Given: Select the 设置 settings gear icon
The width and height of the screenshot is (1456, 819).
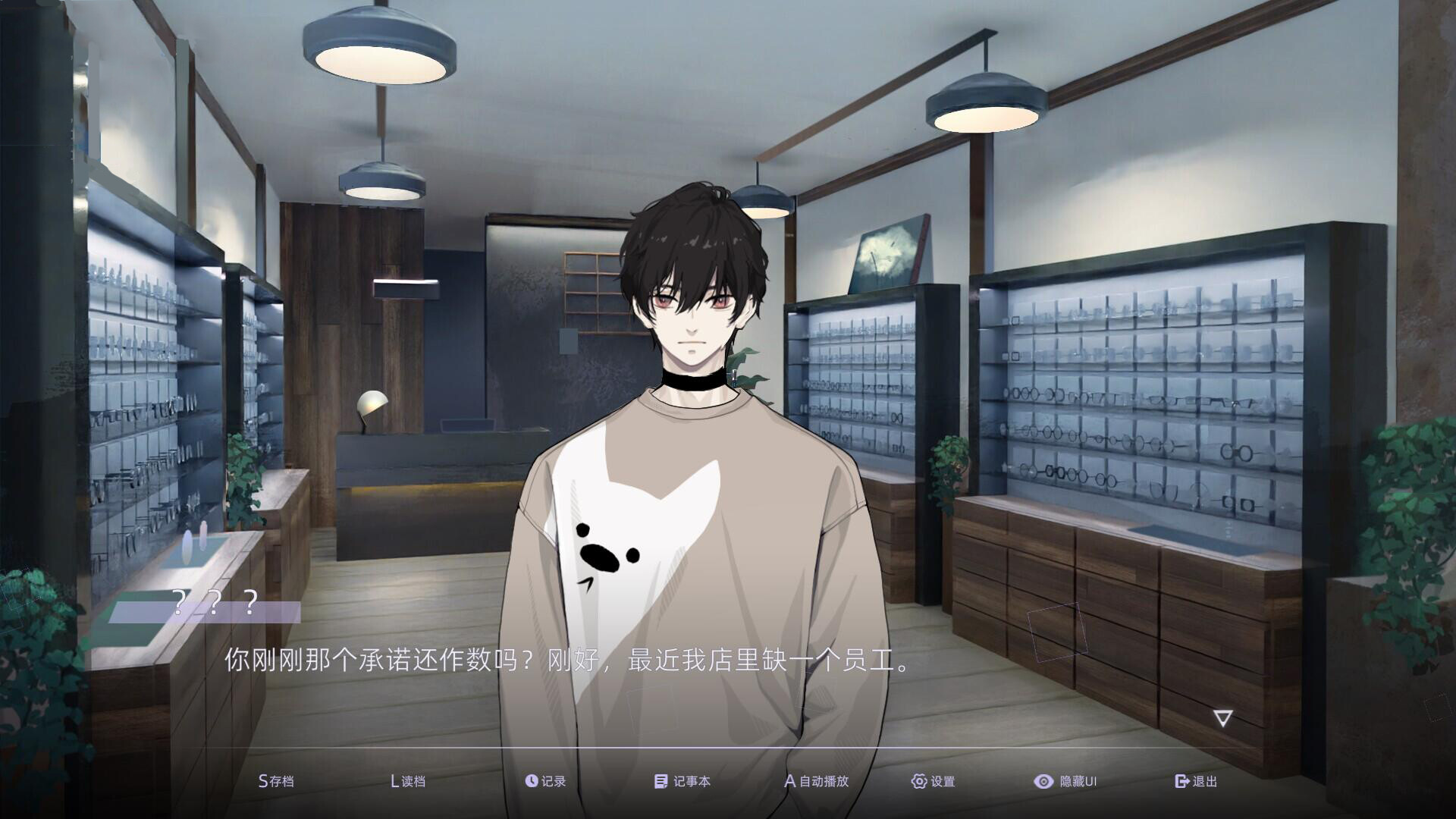Looking at the screenshot, I should coord(918,780).
